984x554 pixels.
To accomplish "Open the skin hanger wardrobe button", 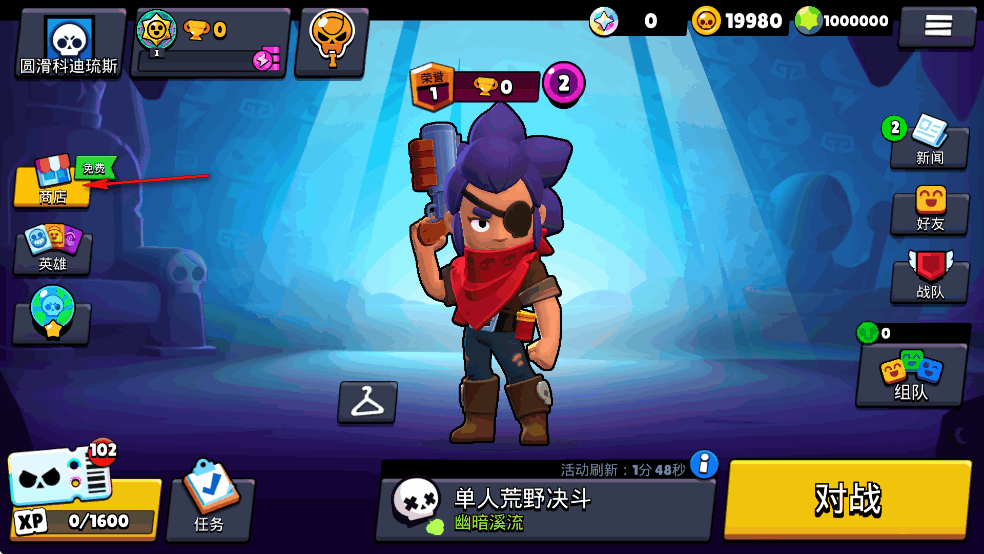I will pyautogui.click(x=367, y=402).
